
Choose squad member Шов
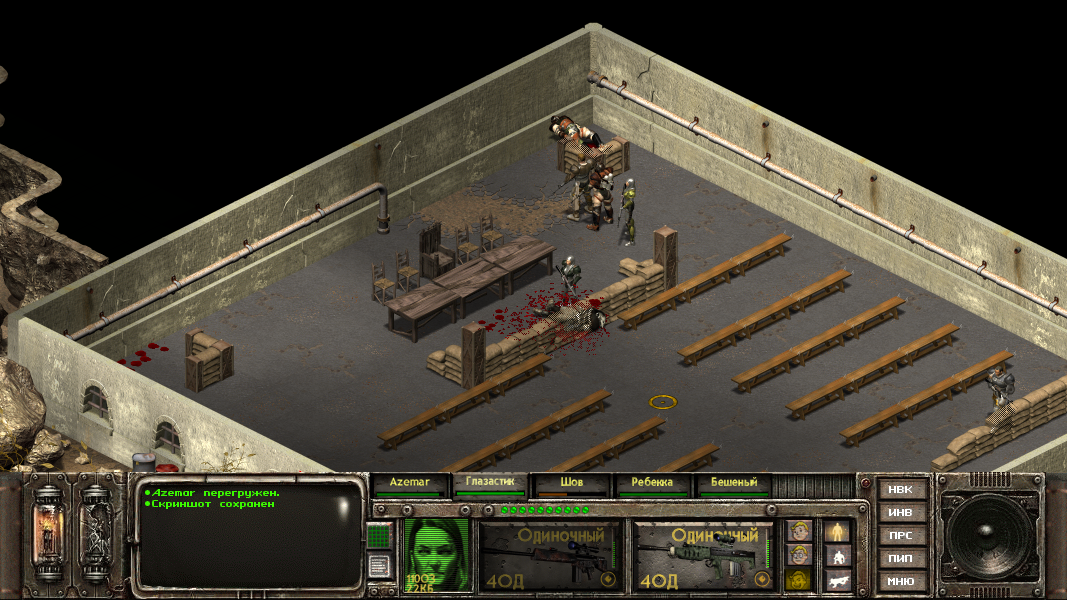(x=570, y=483)
